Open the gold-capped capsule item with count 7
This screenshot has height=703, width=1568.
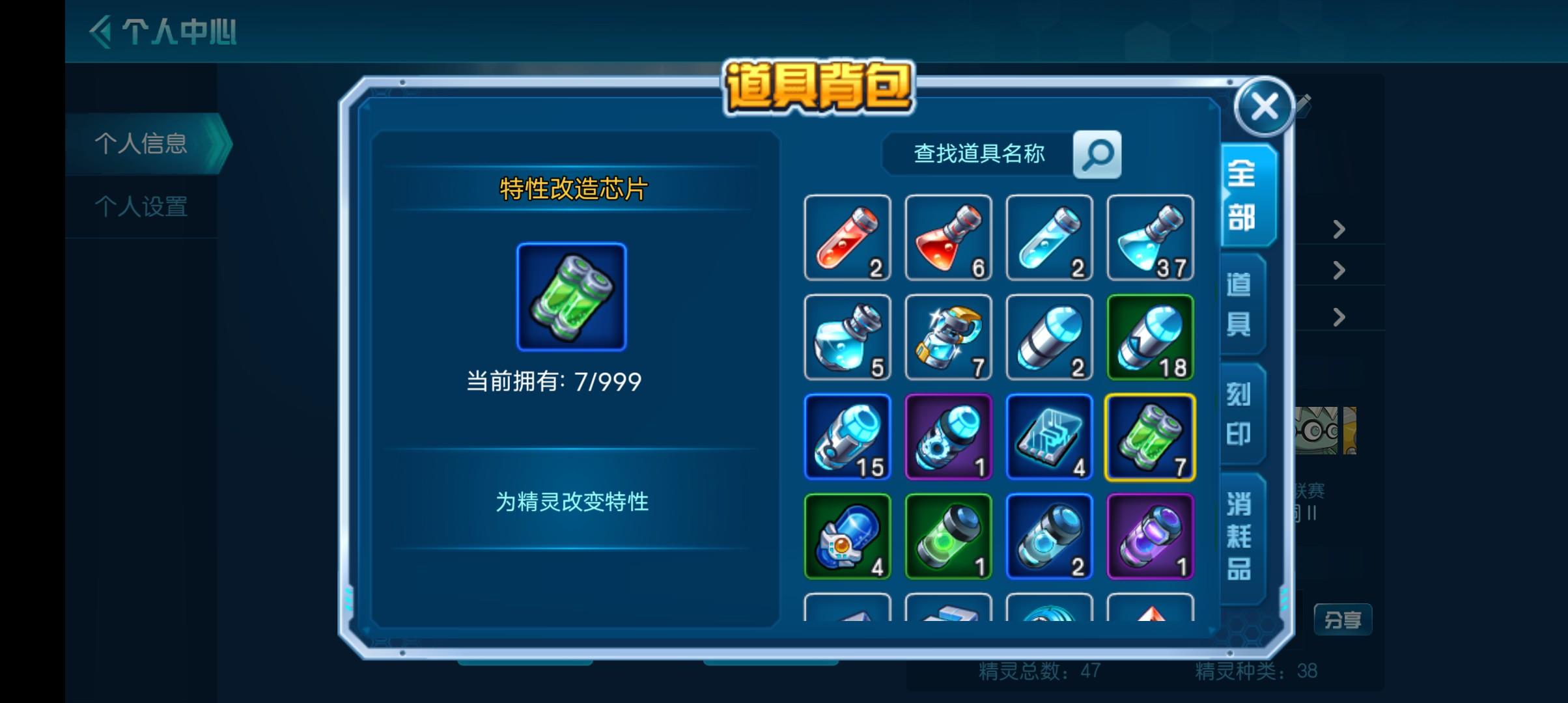pos(949,337)
